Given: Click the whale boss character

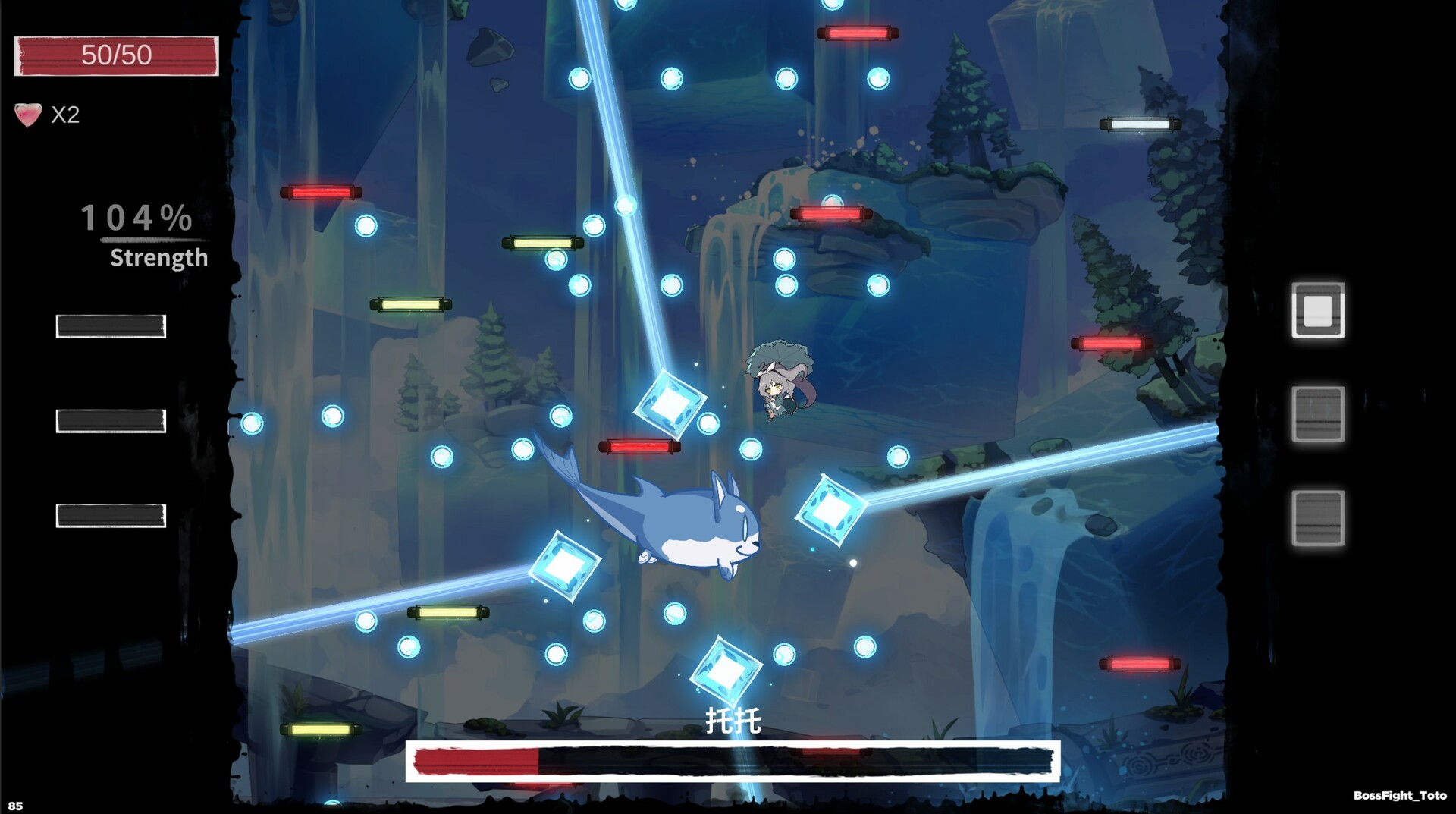Looking at the screenshot, I should coord(690,531).
